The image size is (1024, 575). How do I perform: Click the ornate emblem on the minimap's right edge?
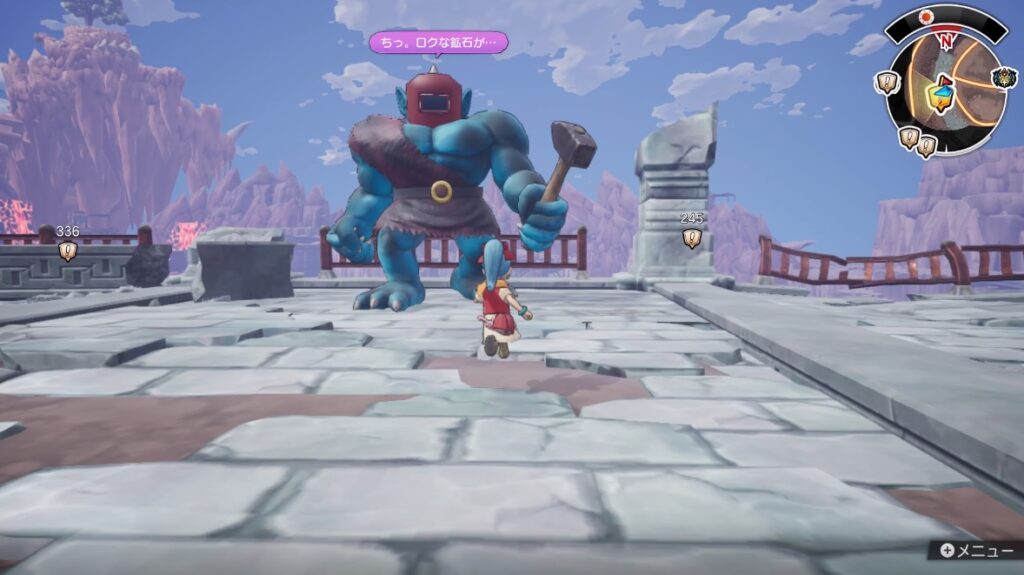(x=1004, y=78)
